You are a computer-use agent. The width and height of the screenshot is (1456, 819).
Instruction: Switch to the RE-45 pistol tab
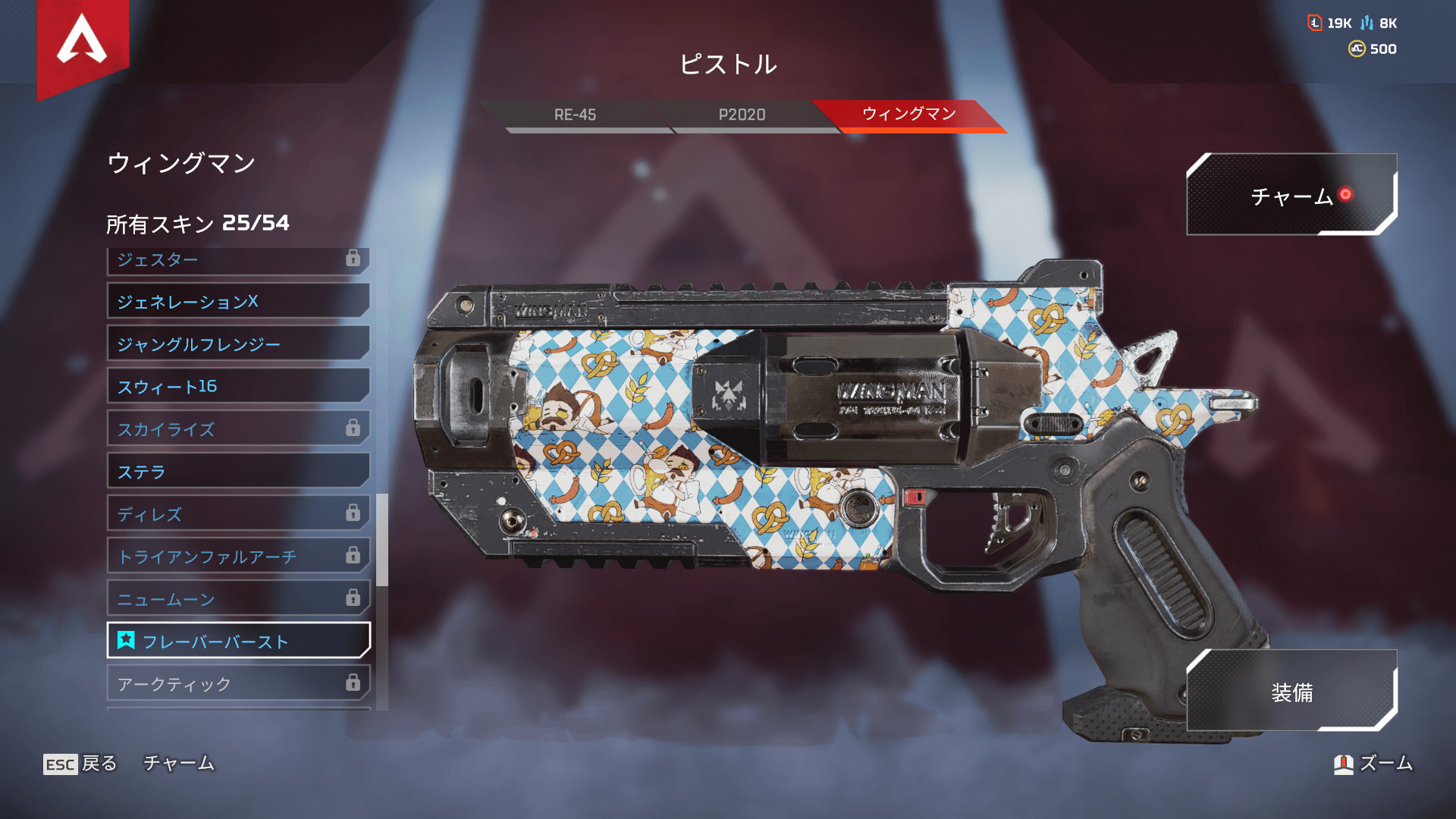click(x=575, y=115)
